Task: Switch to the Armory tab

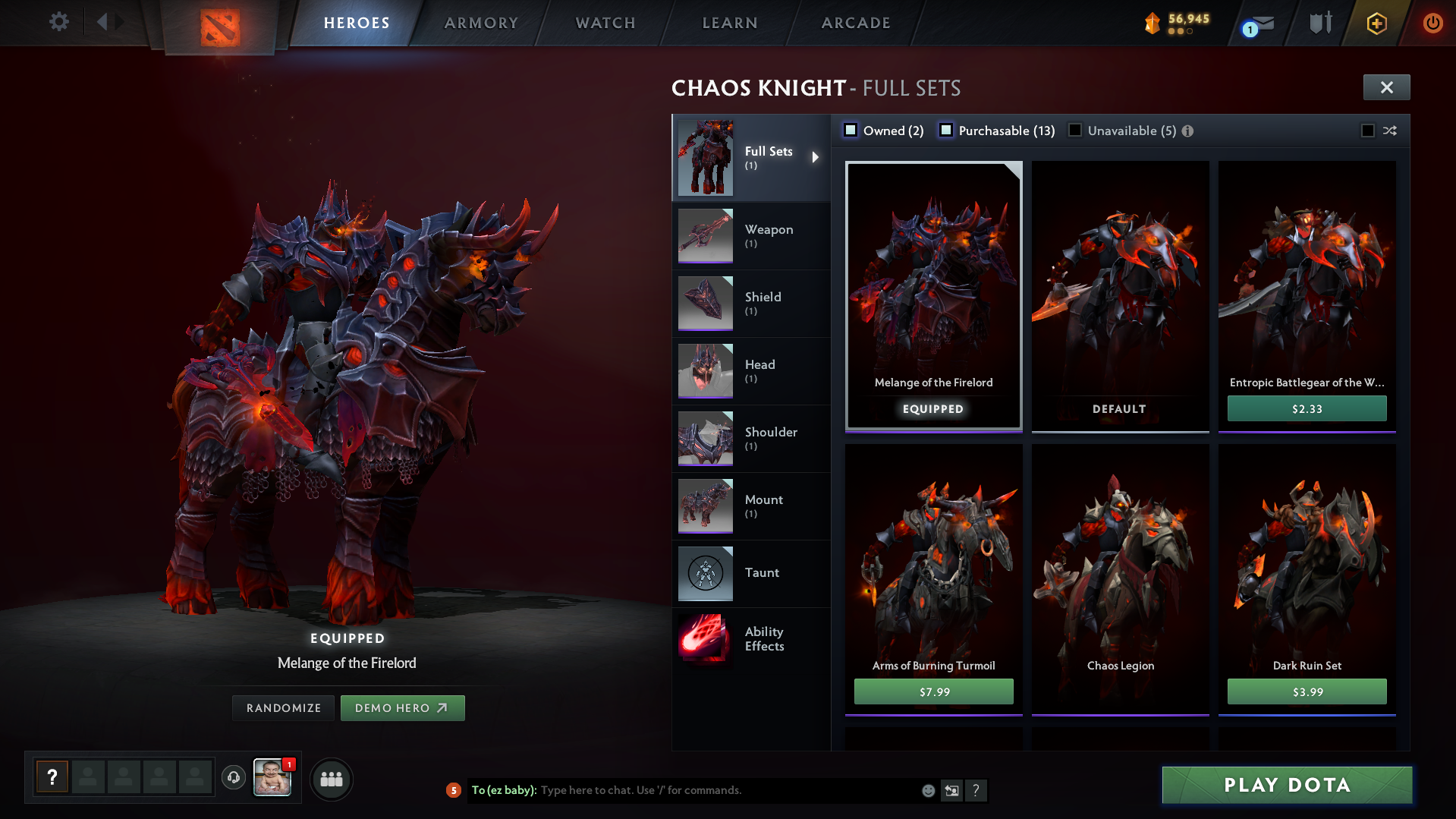Action: [x=481, y=23]
